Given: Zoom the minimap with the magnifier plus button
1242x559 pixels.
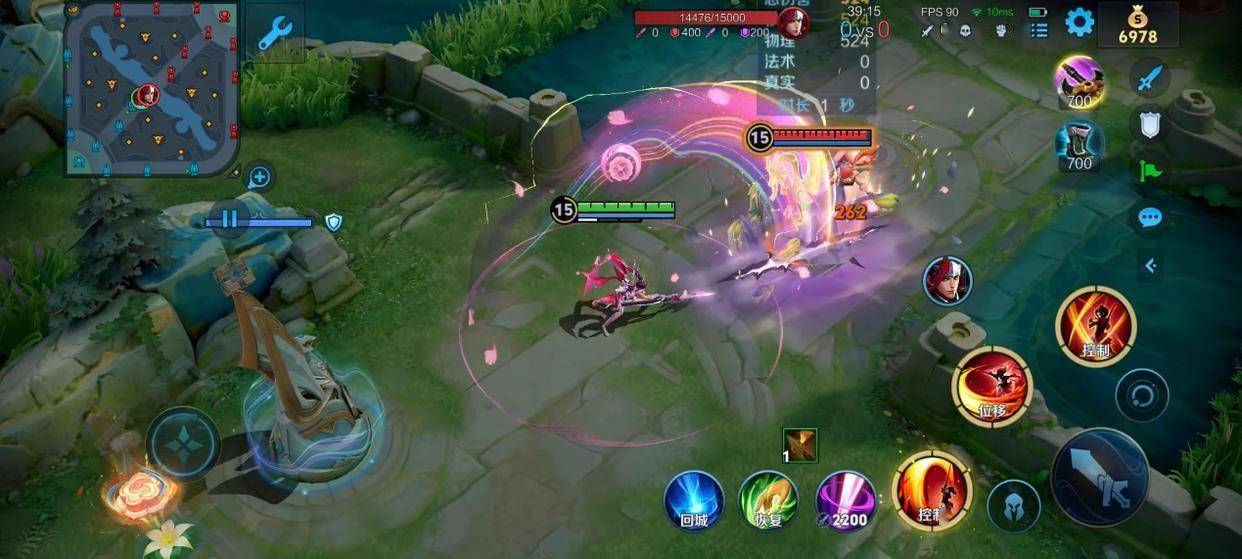Looking at the screenshot, I should [x=259, y=178].
